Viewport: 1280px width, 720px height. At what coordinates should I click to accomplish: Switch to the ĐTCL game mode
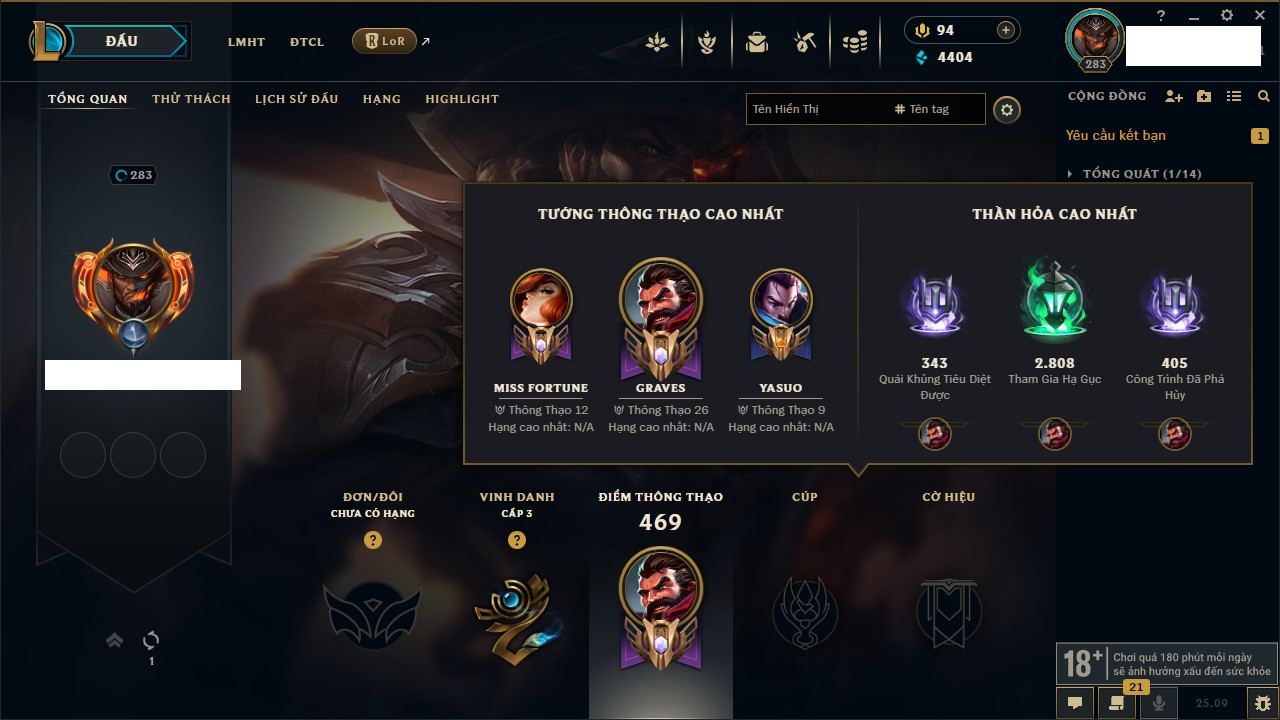click(307, 42)
